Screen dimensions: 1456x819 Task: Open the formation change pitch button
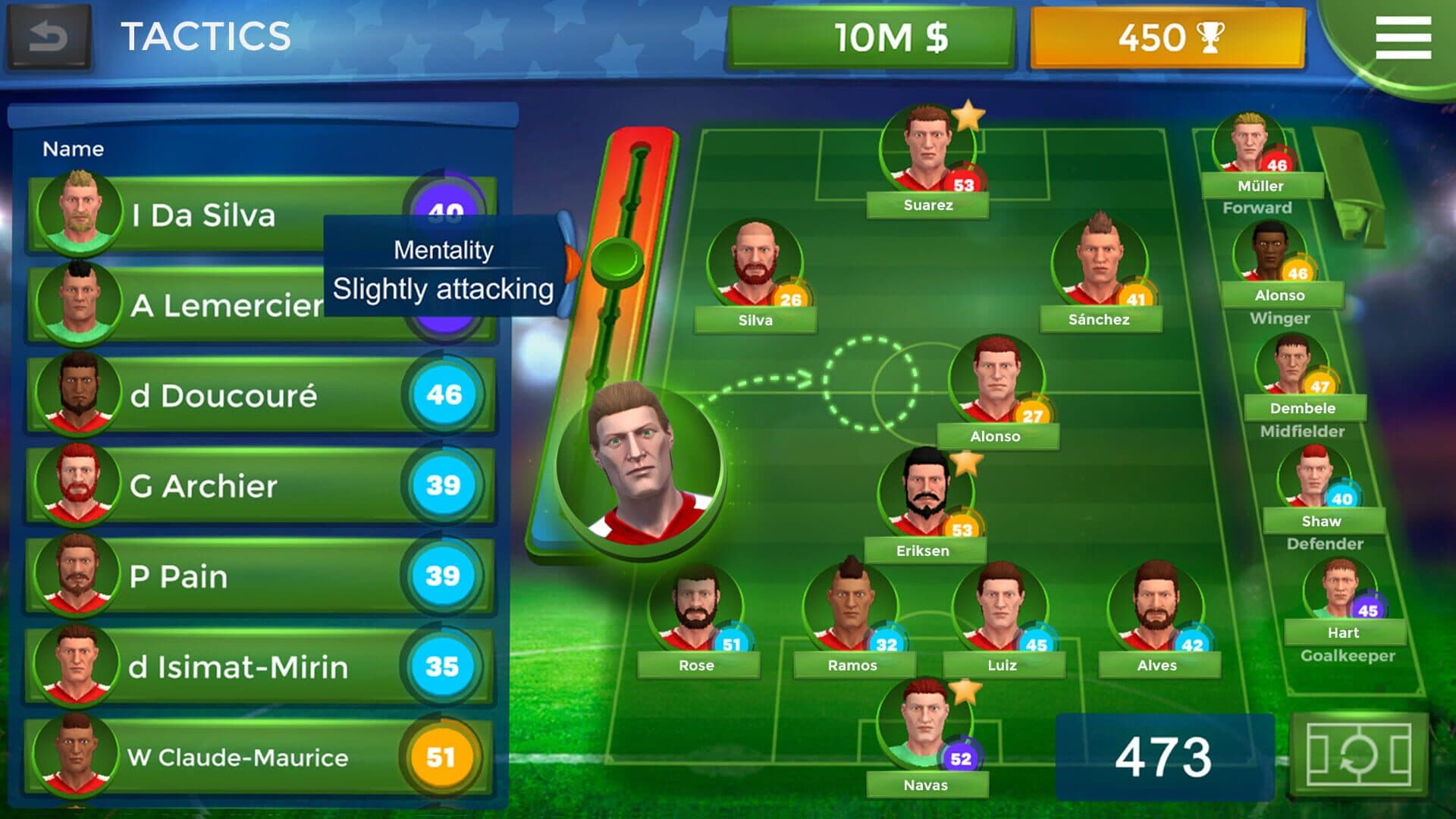pyautogui.click(x=1358, y=755)
